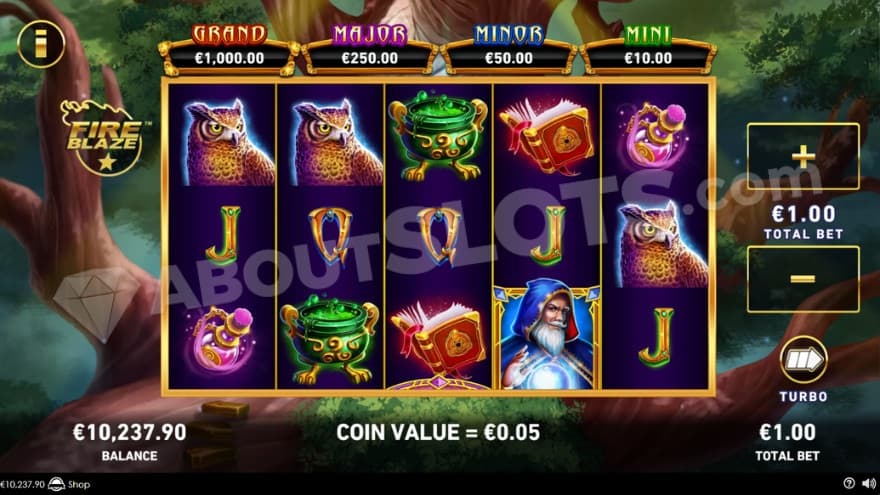Toggle Turbo spin mode
Image resolution: width=880 pixels, height=495 pixels.
point(803,360)
